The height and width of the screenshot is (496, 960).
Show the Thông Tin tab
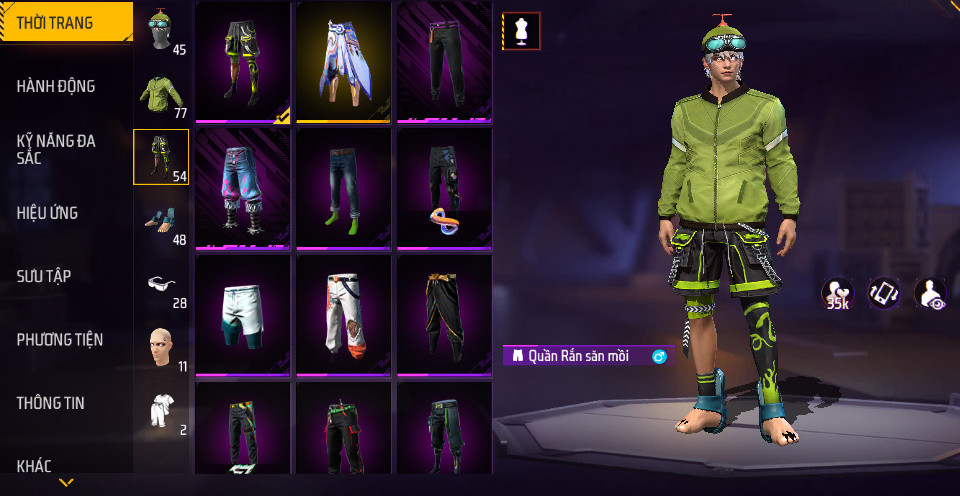(x=51, y=403)
